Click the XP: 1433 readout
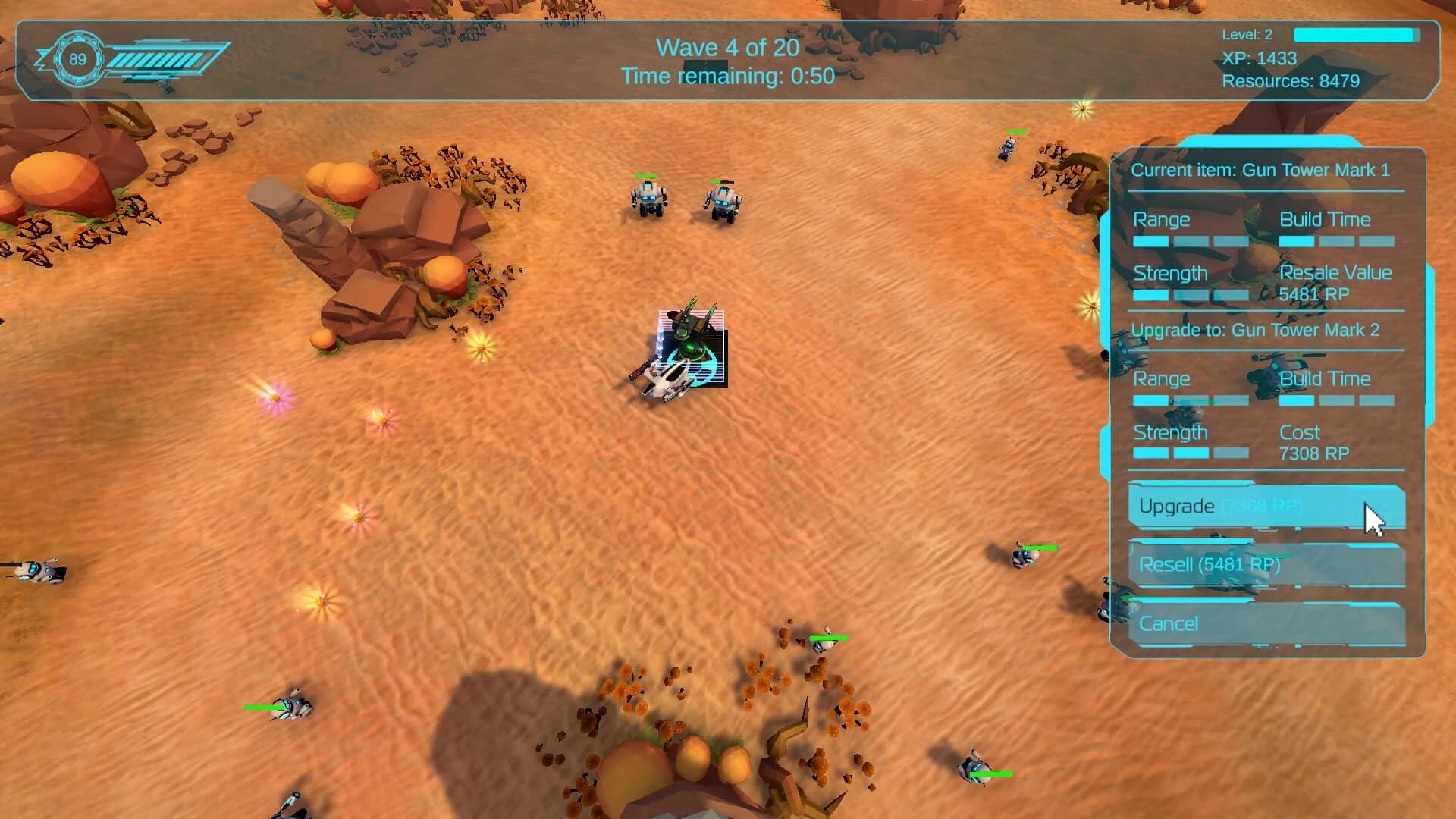The height and width of the screenshot is (819, 1456). (x=1260, y=58)
